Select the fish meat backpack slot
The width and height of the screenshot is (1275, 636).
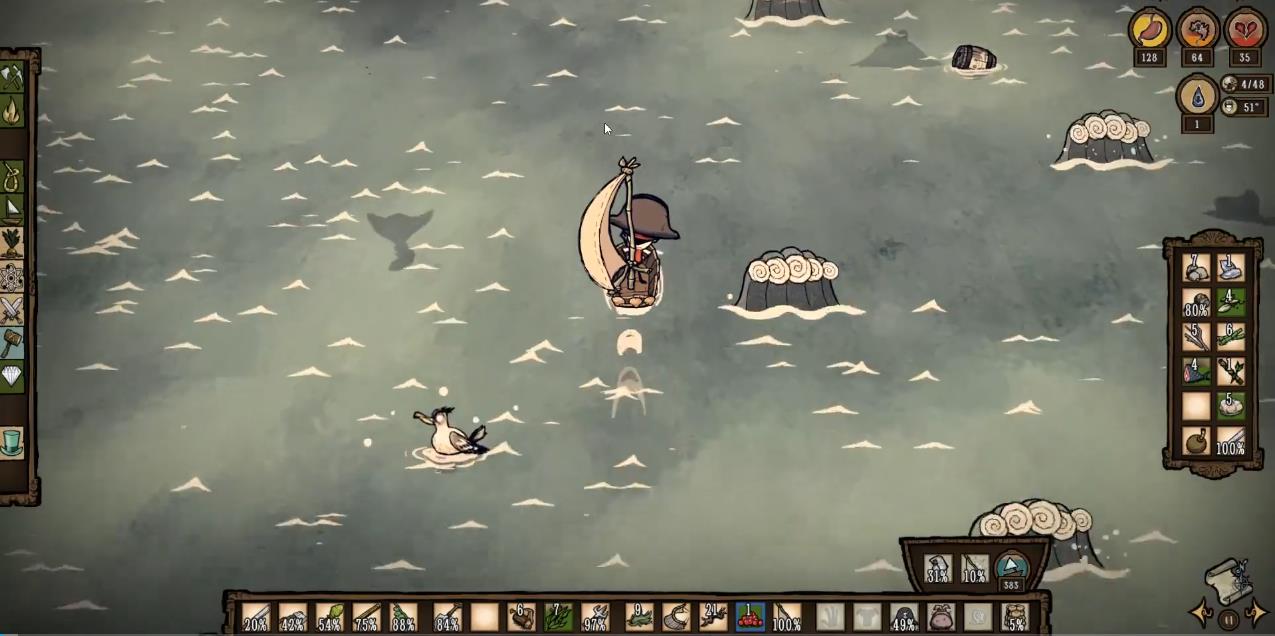1196,372
